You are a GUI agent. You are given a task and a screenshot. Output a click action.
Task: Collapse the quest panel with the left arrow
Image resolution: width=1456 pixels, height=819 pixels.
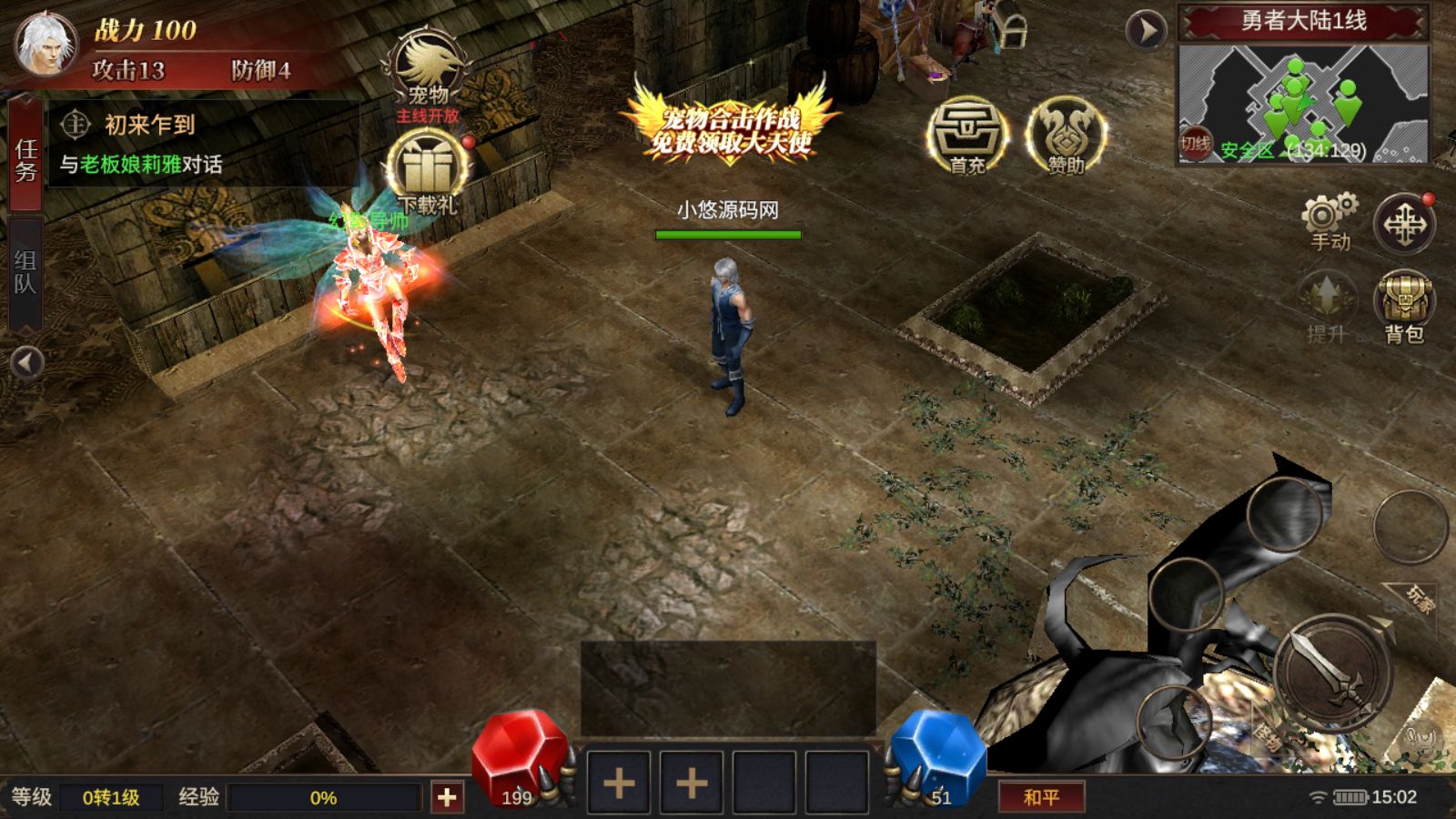[x=26, y=363]
